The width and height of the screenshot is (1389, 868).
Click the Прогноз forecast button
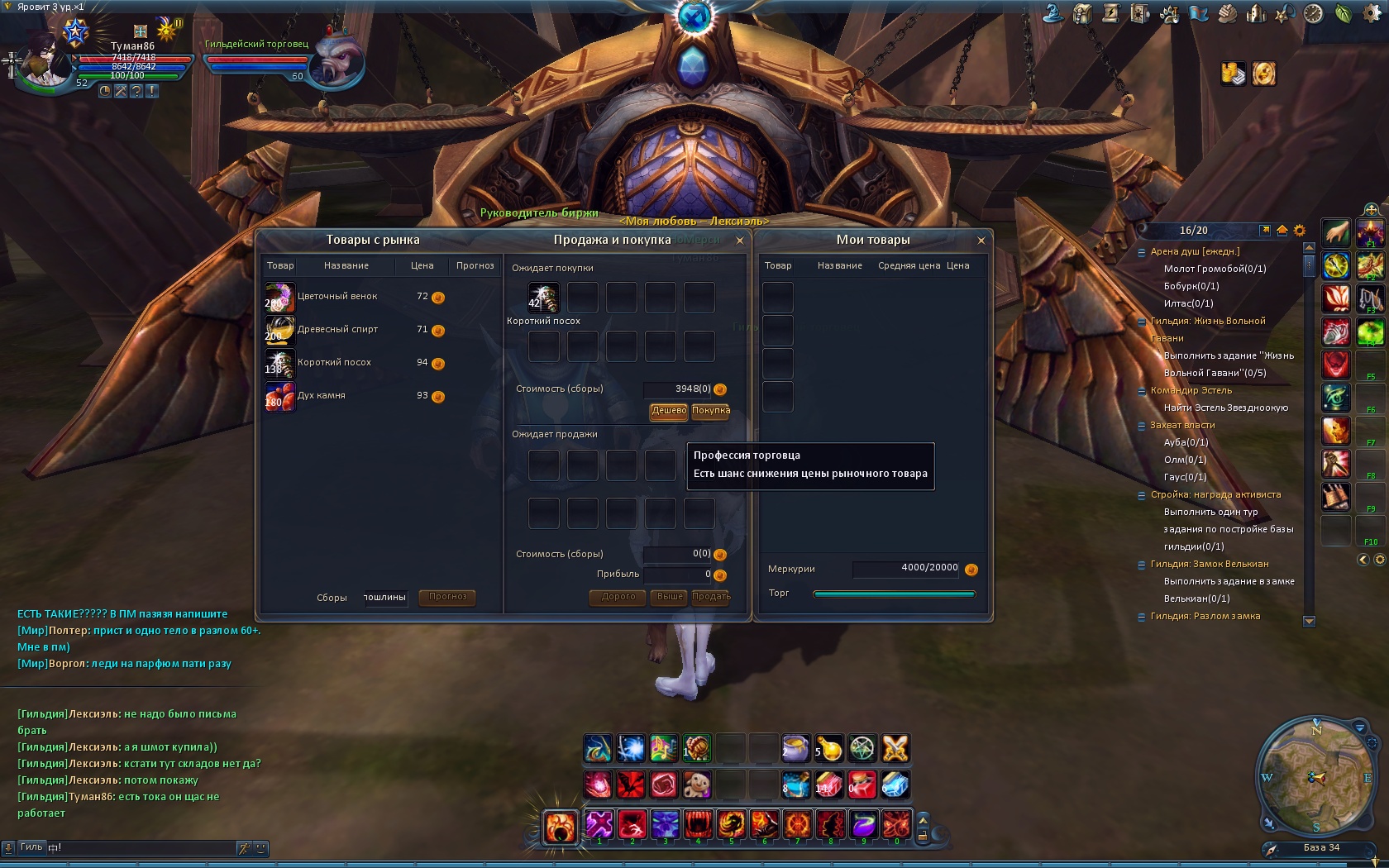click(x=447, y=597)
